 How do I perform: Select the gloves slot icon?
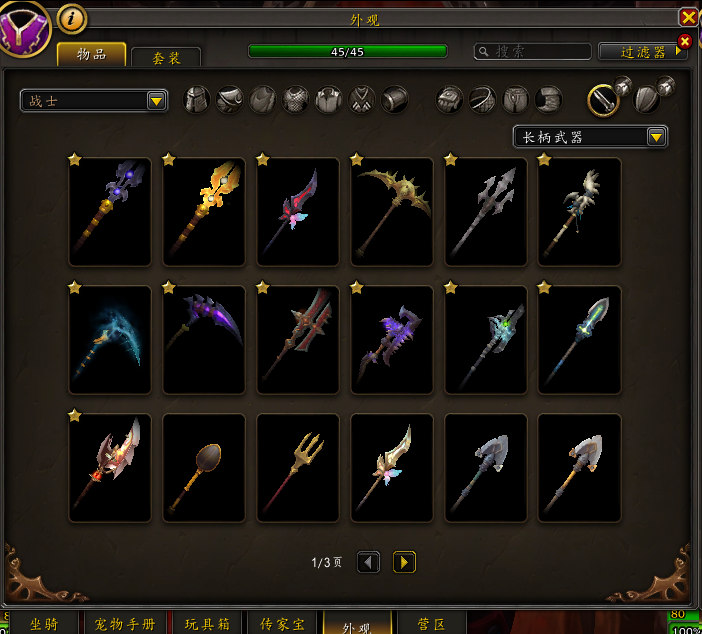click(450, 99)
